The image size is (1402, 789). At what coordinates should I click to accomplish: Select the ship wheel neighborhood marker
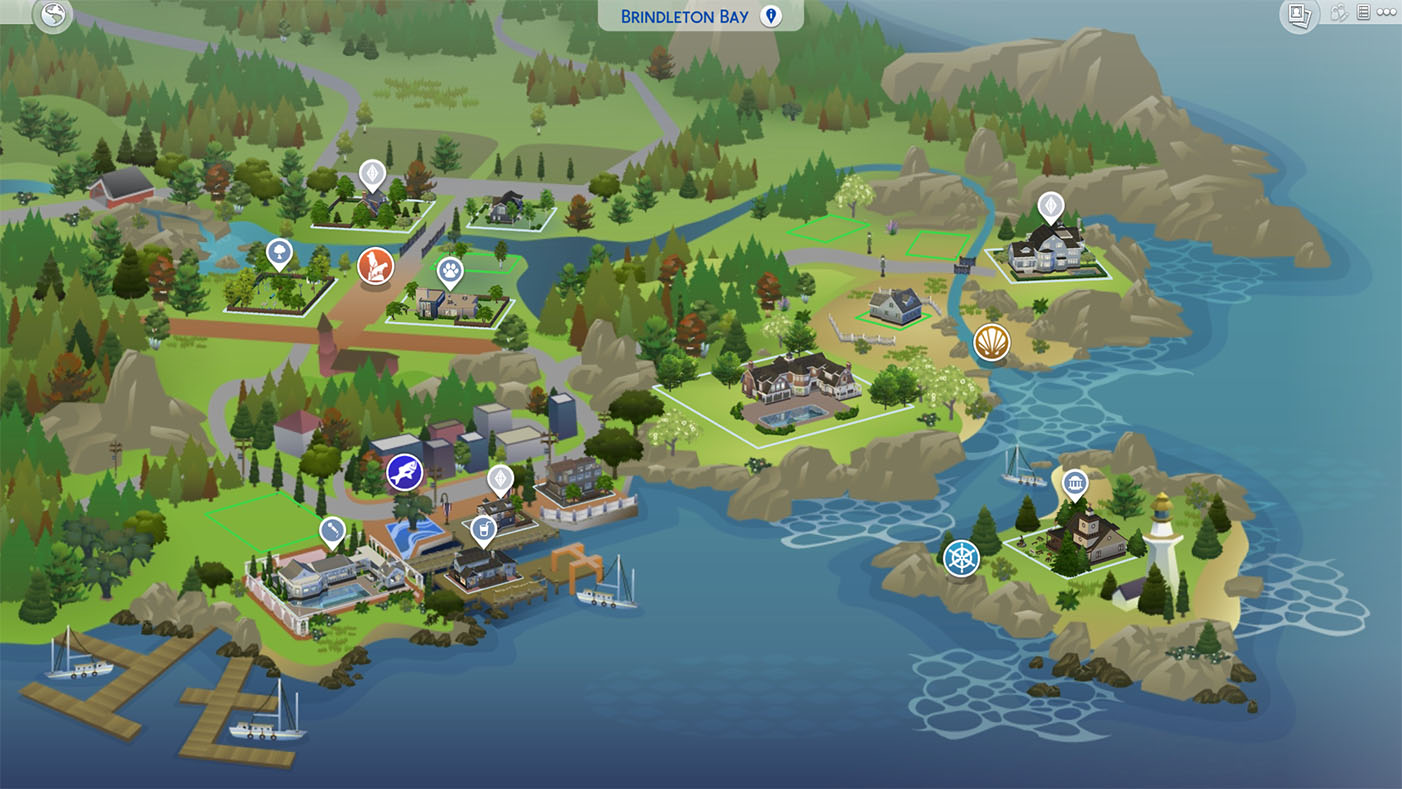click(x=961, y=559)
